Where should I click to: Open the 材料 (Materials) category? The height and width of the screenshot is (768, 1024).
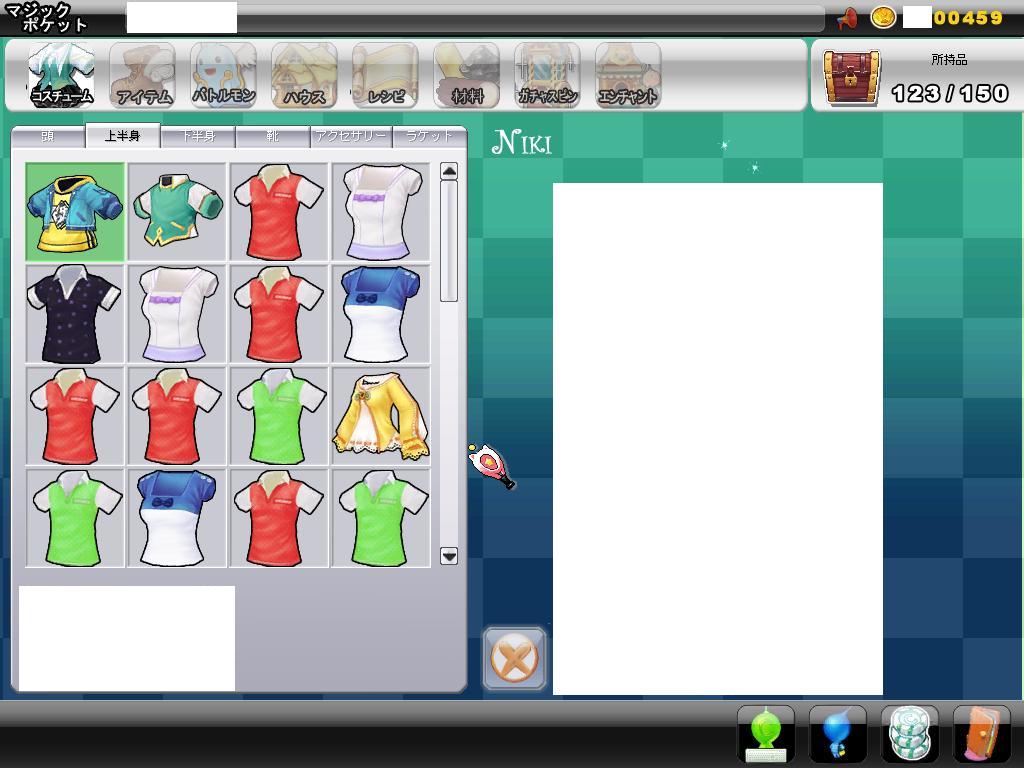click(x=466, y=75)
